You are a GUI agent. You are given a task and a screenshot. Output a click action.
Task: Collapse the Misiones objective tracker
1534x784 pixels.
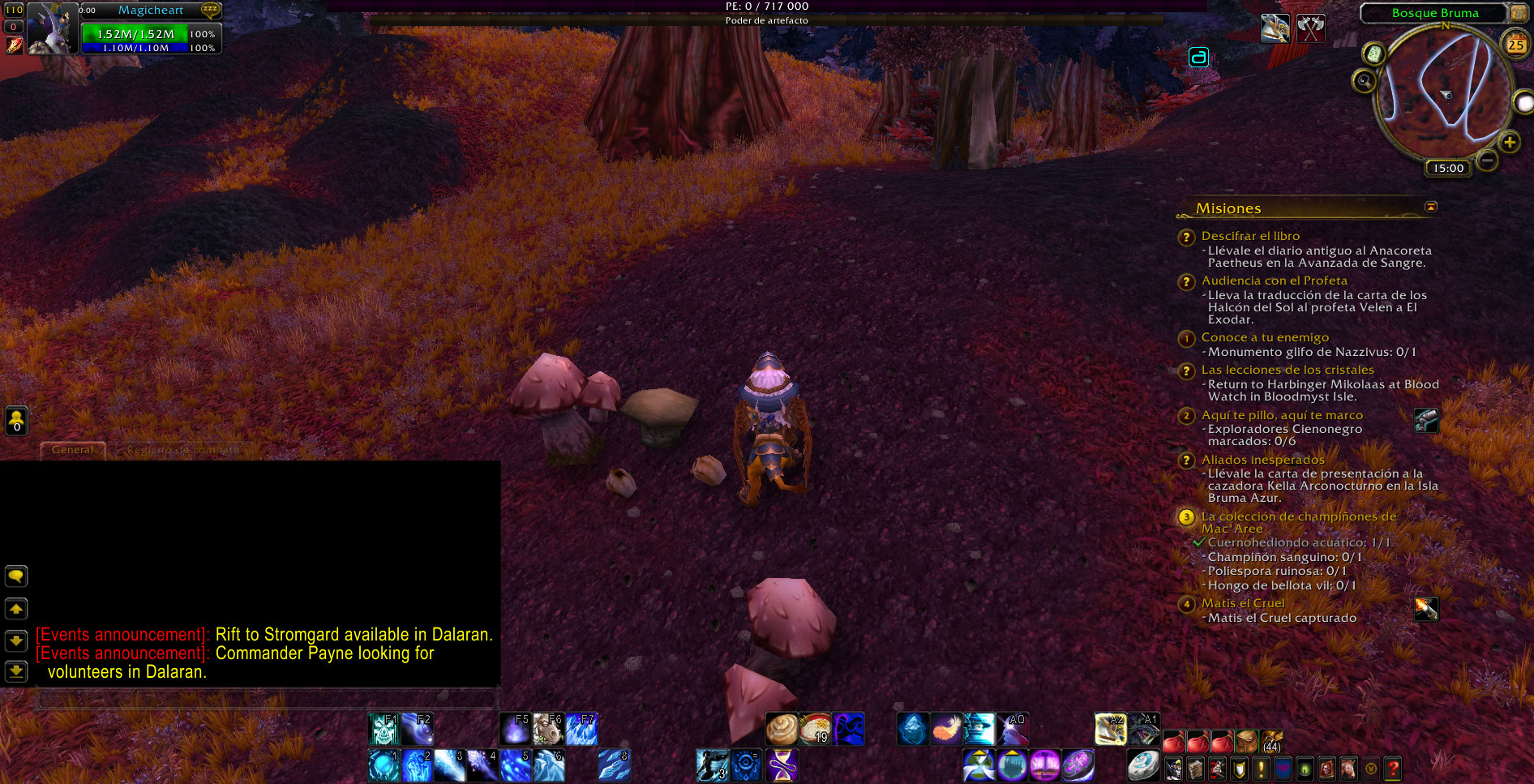[1431, 208]
